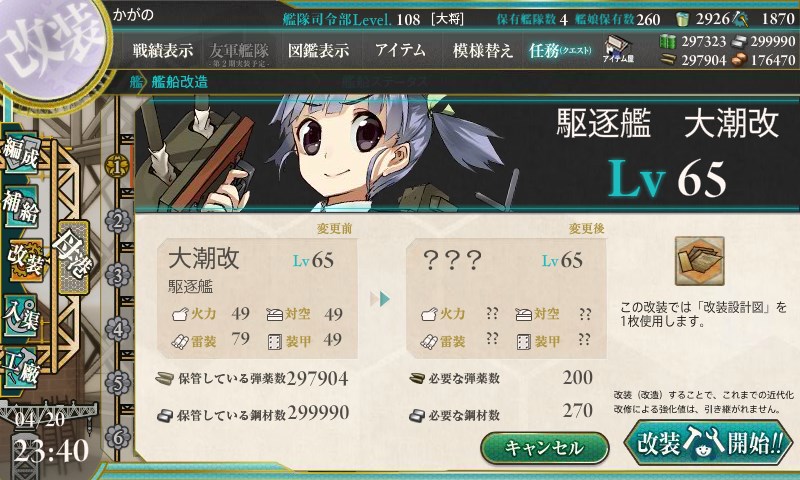This screenshot has height=480, width=800.
Task: Cancel the remodel with キャンセル button
Action: 544,447
